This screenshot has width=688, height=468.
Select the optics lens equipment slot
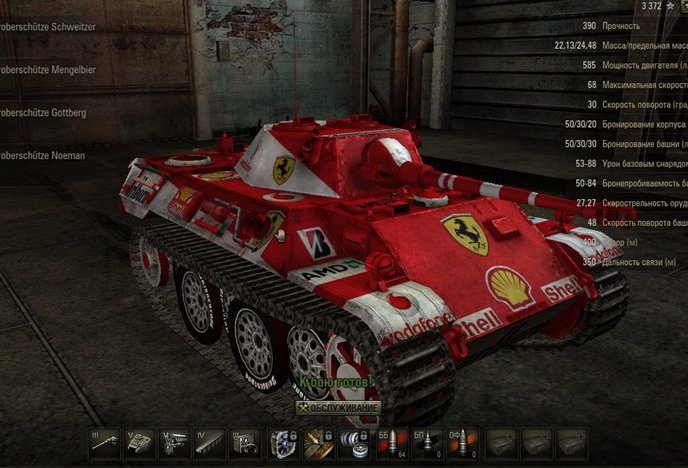354,443
